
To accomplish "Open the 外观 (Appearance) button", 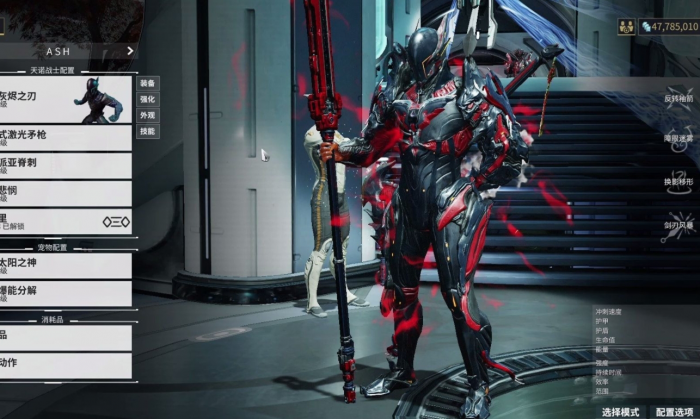I will point(147,115).
